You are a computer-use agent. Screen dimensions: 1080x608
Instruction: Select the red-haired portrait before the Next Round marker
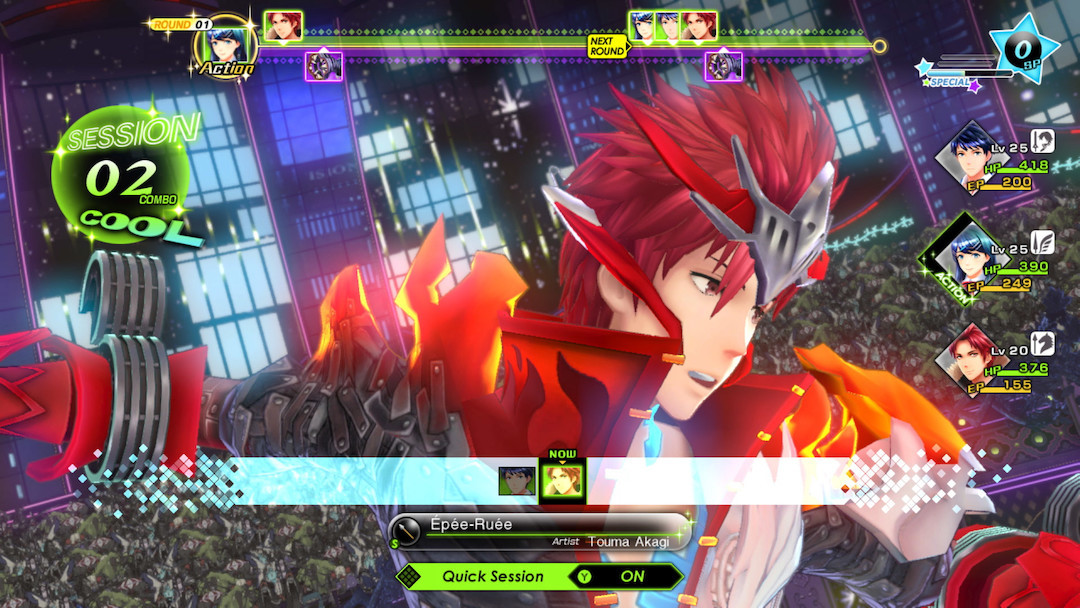click(x=283, y=27)
